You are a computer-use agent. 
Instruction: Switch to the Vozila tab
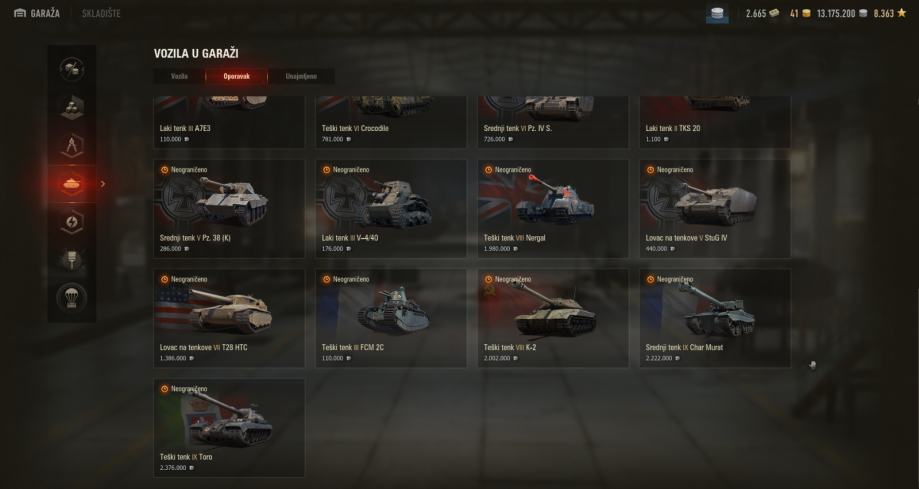179,76
